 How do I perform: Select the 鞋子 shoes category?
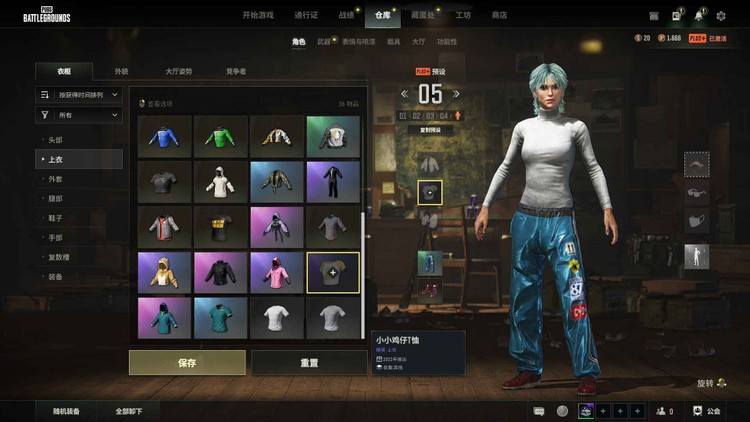click(55, 218)
